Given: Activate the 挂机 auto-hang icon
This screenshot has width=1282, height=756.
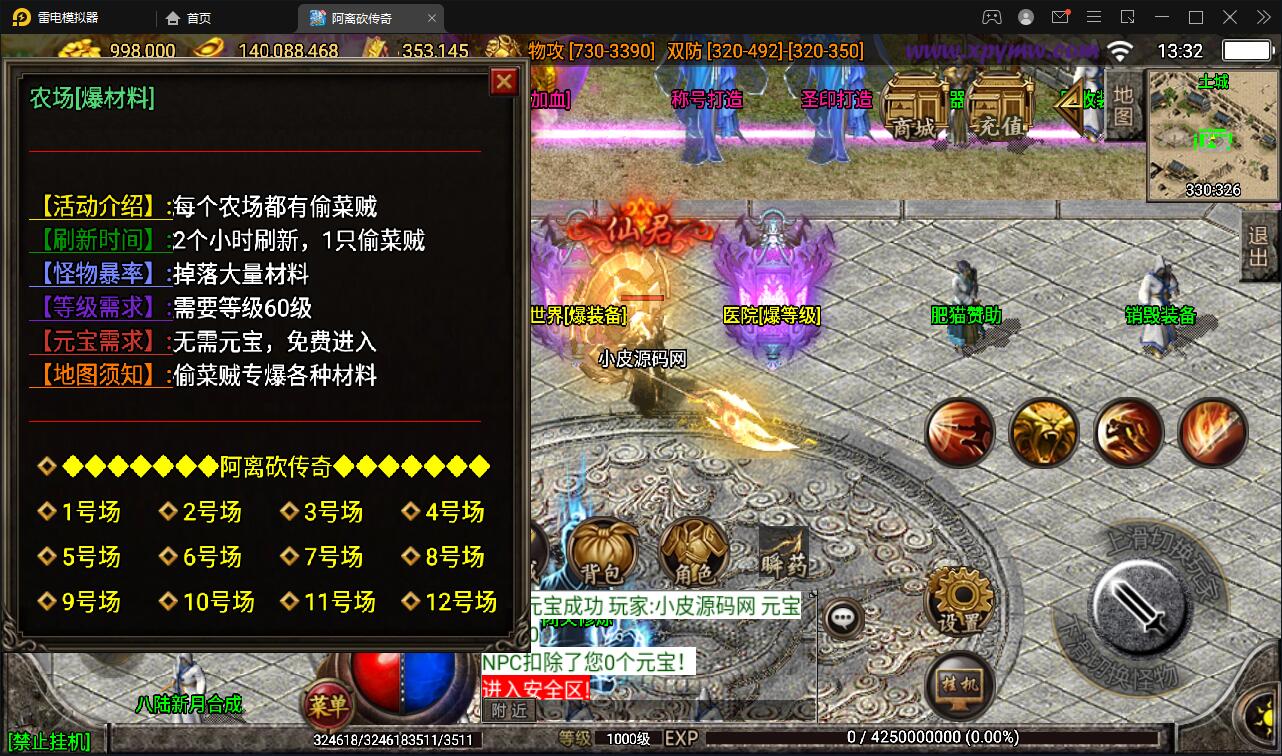Looking at the screenshot, I should click(957, 685).
